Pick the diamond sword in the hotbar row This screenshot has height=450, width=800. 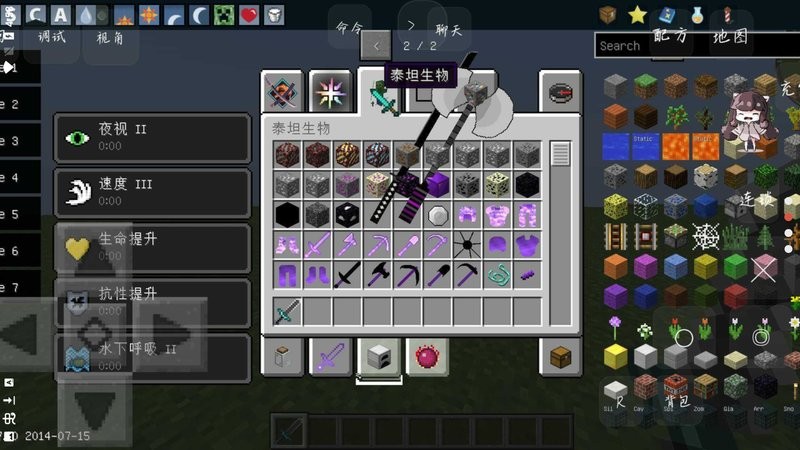(288, 310)
